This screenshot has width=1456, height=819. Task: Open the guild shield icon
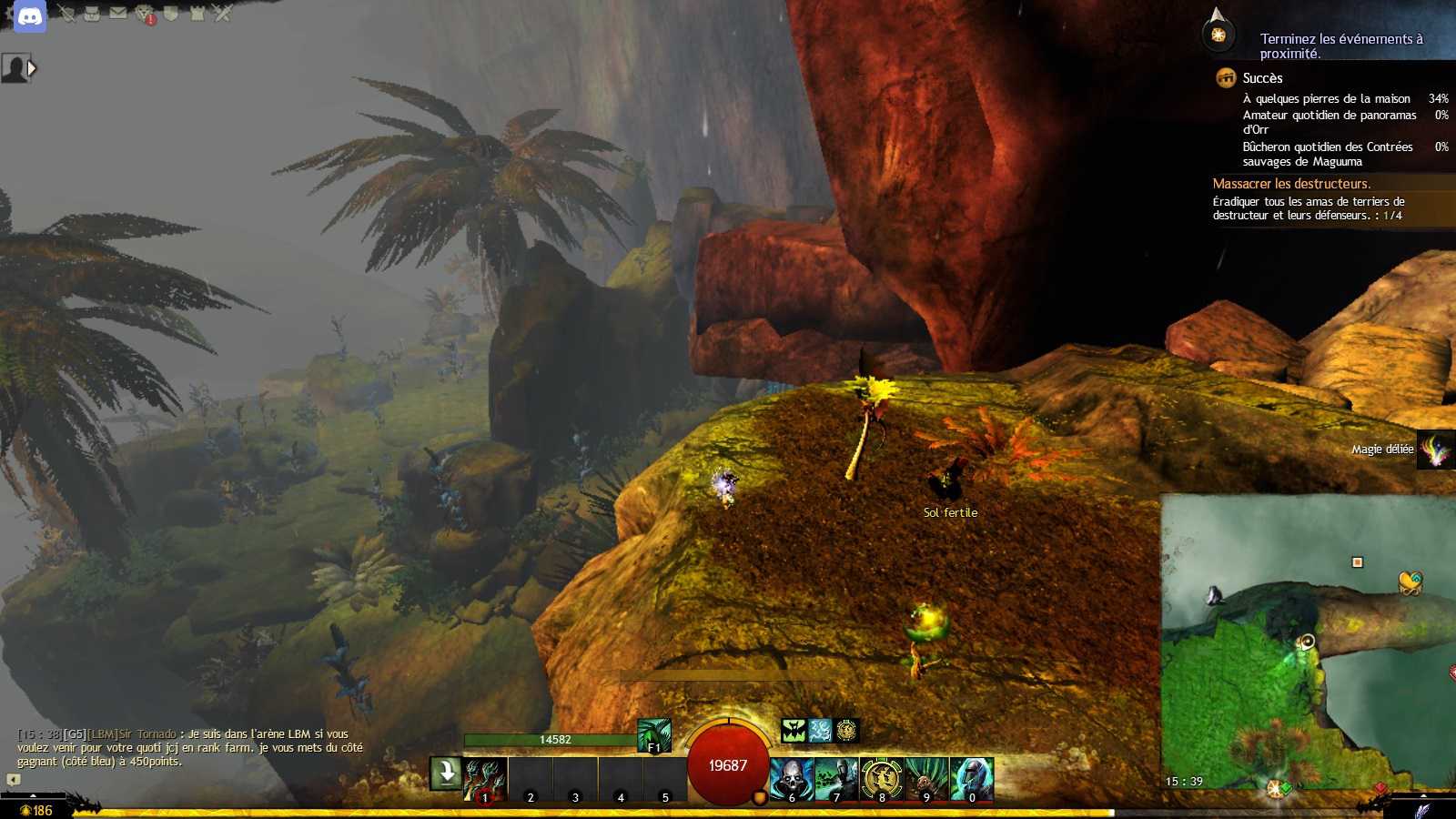pyautogui.click(x=170, y=14)
